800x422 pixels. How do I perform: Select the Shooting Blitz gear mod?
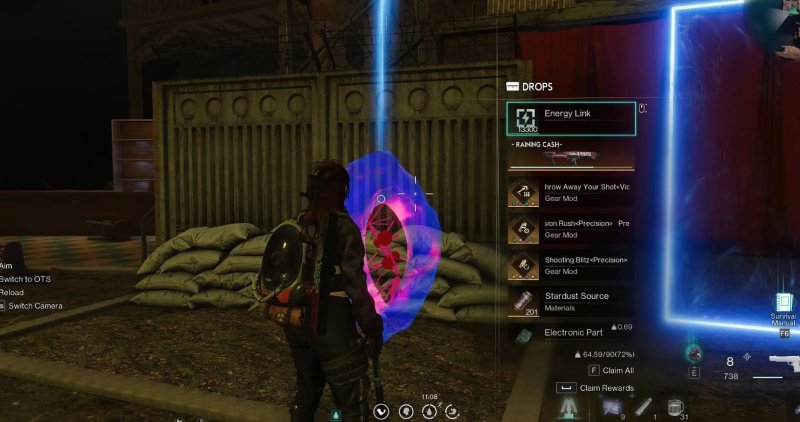[571, 265]
